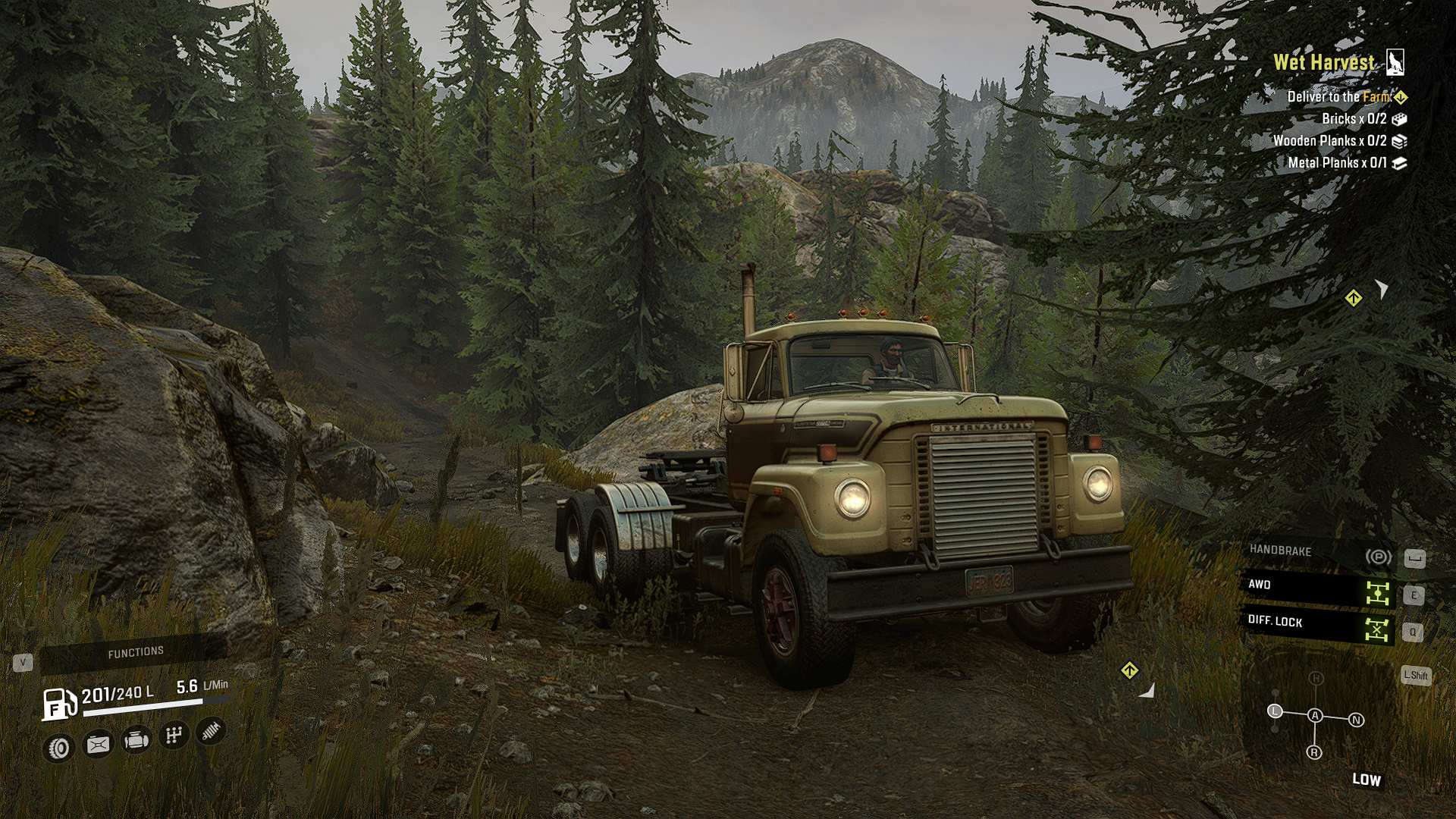Select the Wooden Planks delivery objective
1456x819 pixels.
click(1329, 141)
